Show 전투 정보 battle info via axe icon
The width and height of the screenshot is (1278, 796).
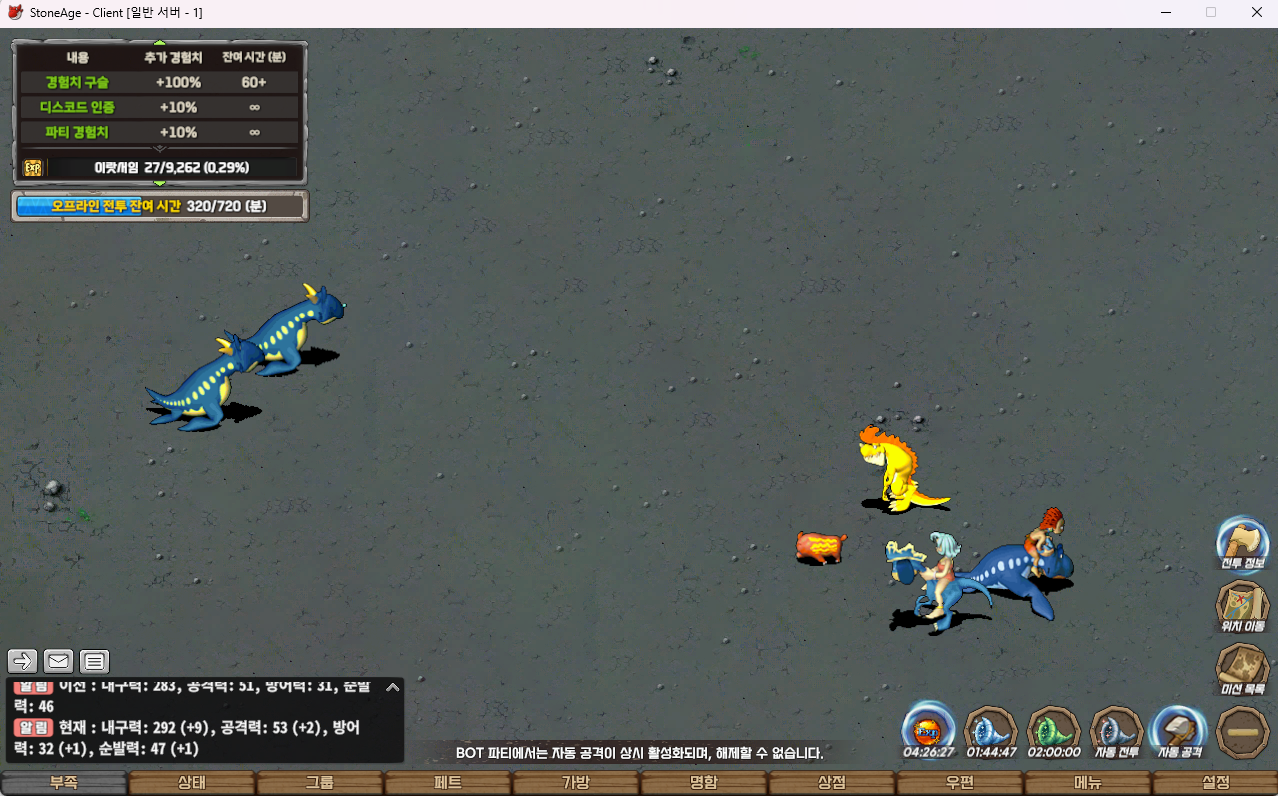pyautogui.click(x=1242, y=543)
